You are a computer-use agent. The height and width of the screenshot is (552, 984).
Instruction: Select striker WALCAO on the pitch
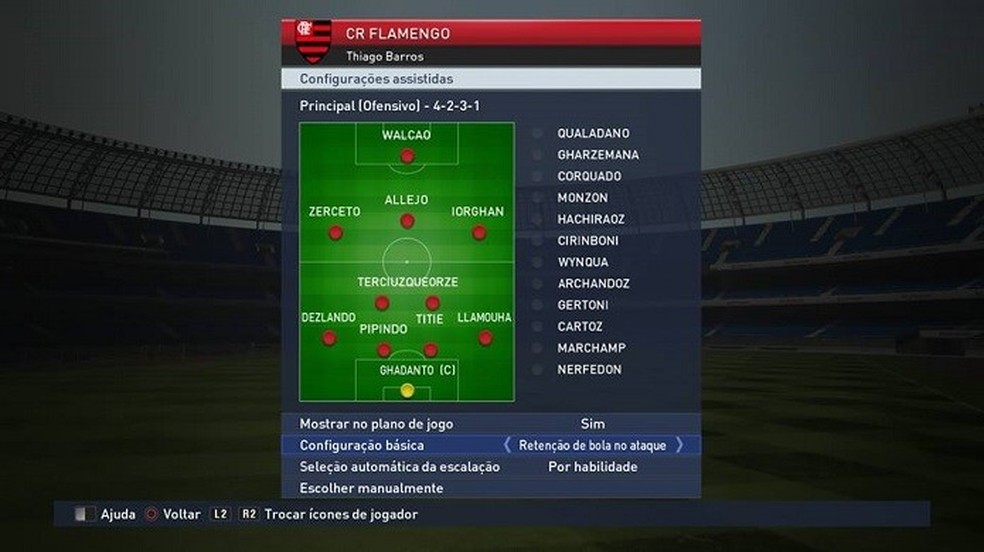(x=407, y=156)
